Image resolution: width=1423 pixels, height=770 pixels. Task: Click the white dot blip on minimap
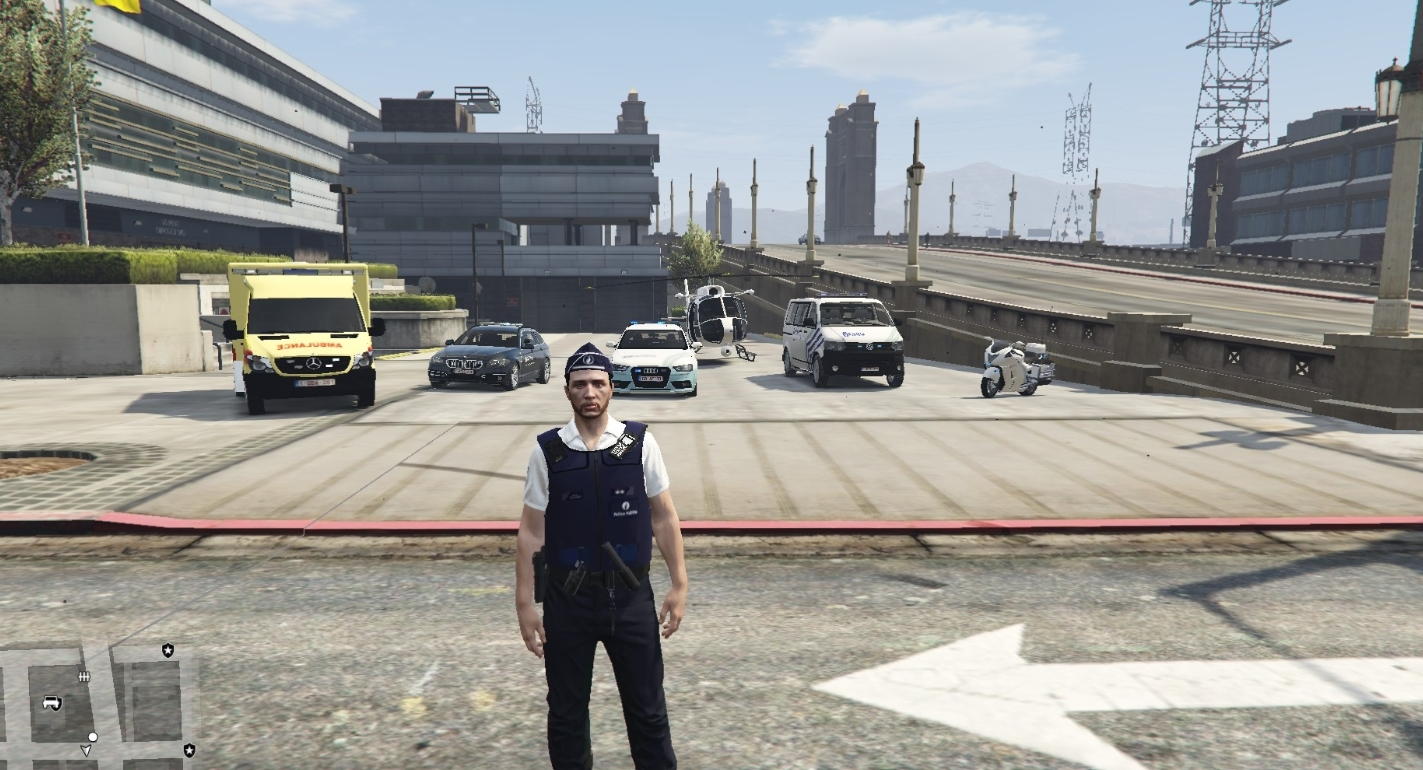[93, 737]
